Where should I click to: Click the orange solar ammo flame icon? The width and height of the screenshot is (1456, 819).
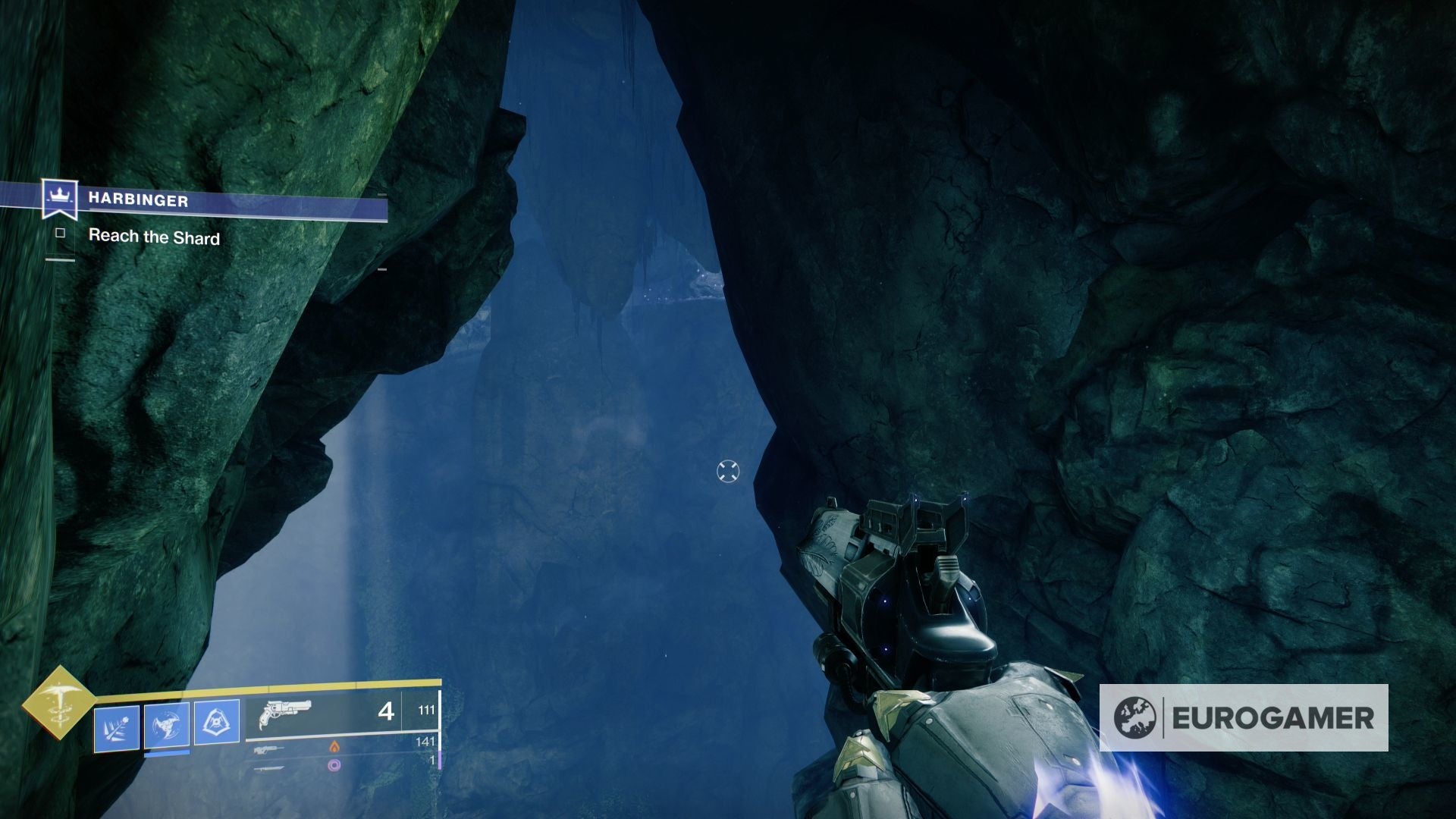(336, 748)
